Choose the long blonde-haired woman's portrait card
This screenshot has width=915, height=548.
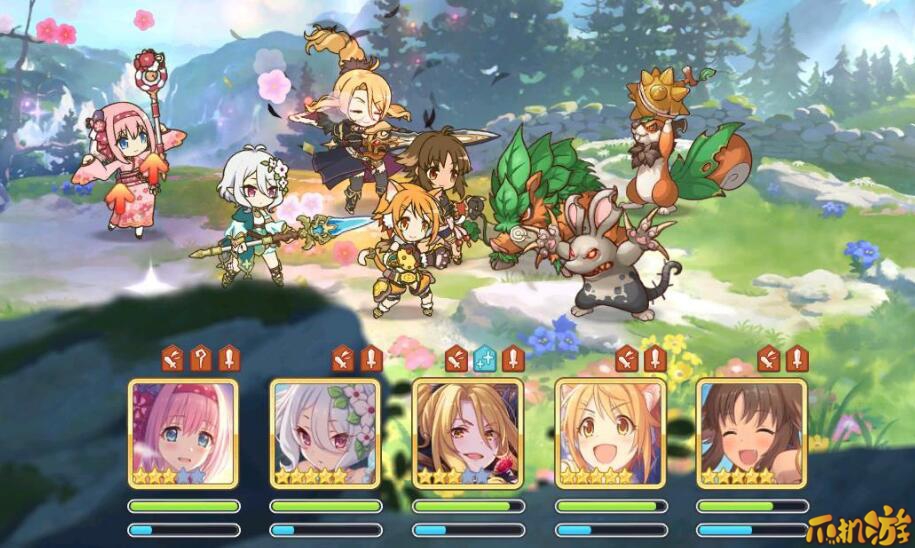pos(467,433)
